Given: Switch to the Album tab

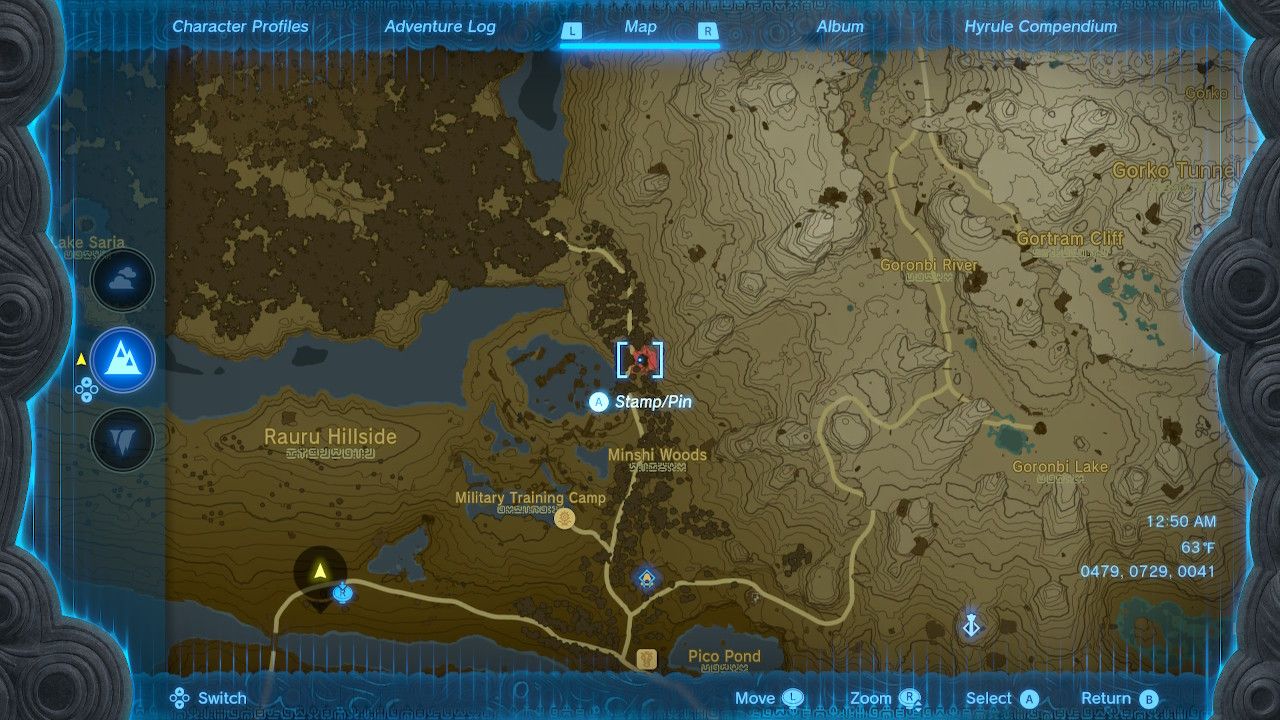Looking at the screenshot, I should tap(840, 27).
